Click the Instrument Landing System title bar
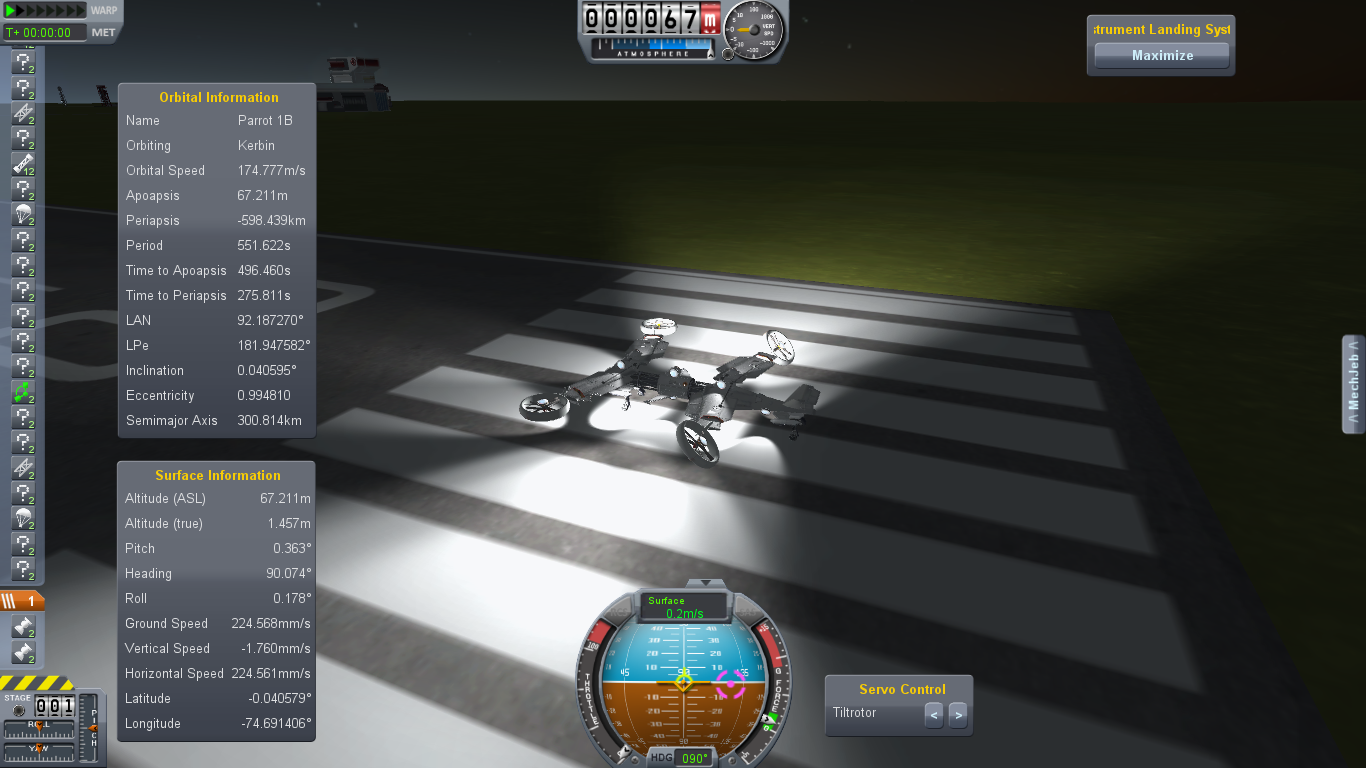The width and height of the screenshot is (1366, 768). [1160, 29]
